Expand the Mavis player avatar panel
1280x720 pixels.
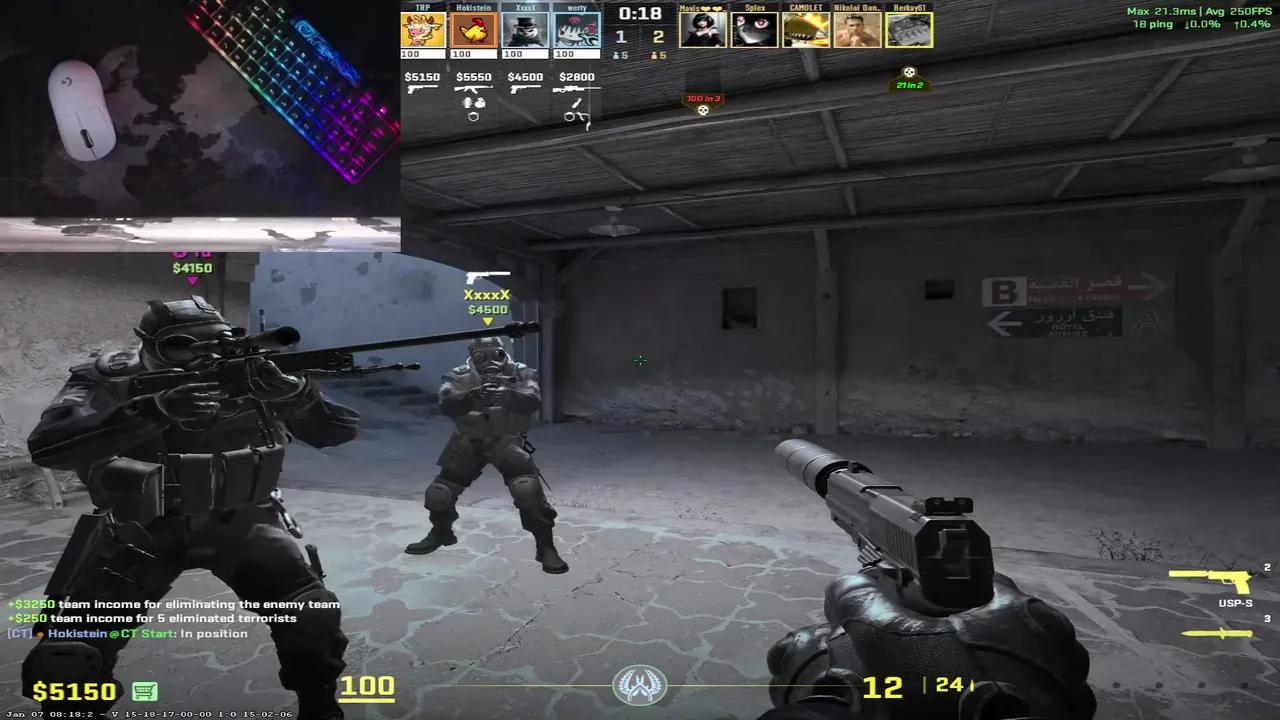coord(703,29)
